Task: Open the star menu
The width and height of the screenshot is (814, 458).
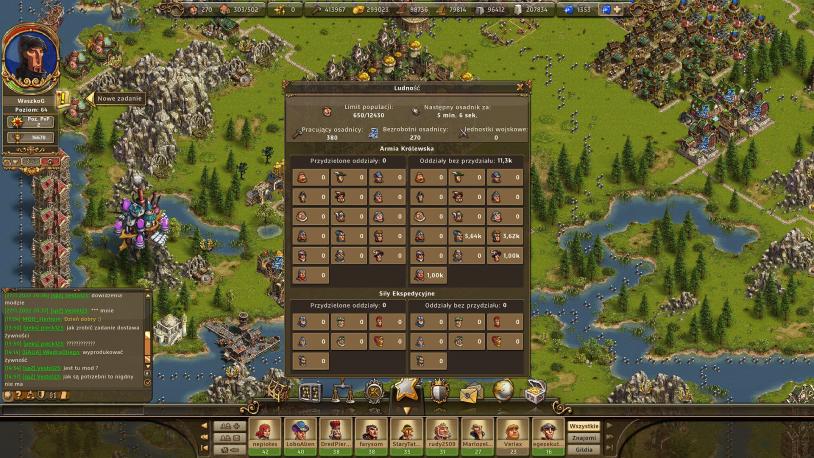Action: 405,388
